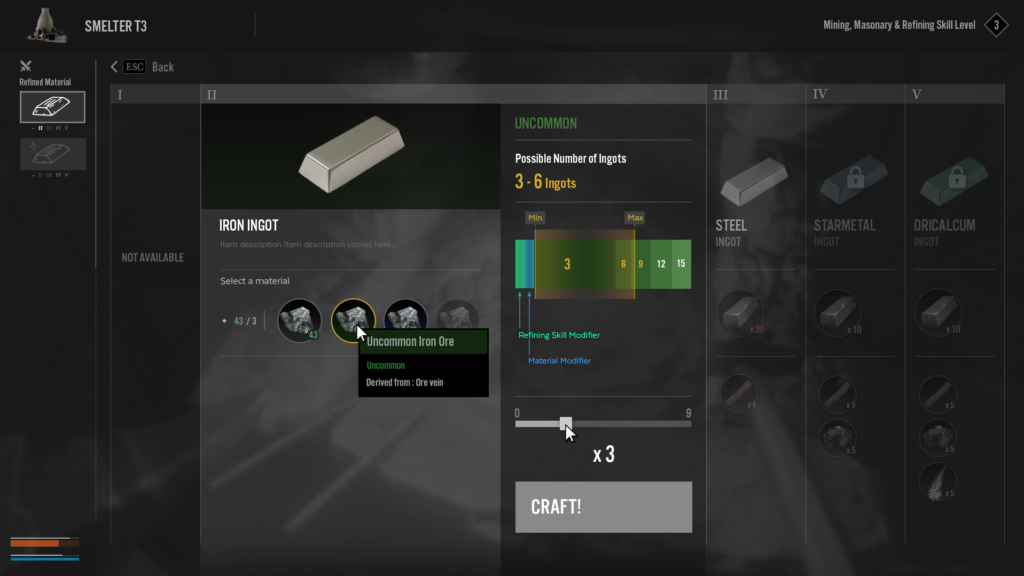Screen dimensions: 1024x576
Task: Select the highlighted Uncommon Iron Ore material
Action: 353,320
